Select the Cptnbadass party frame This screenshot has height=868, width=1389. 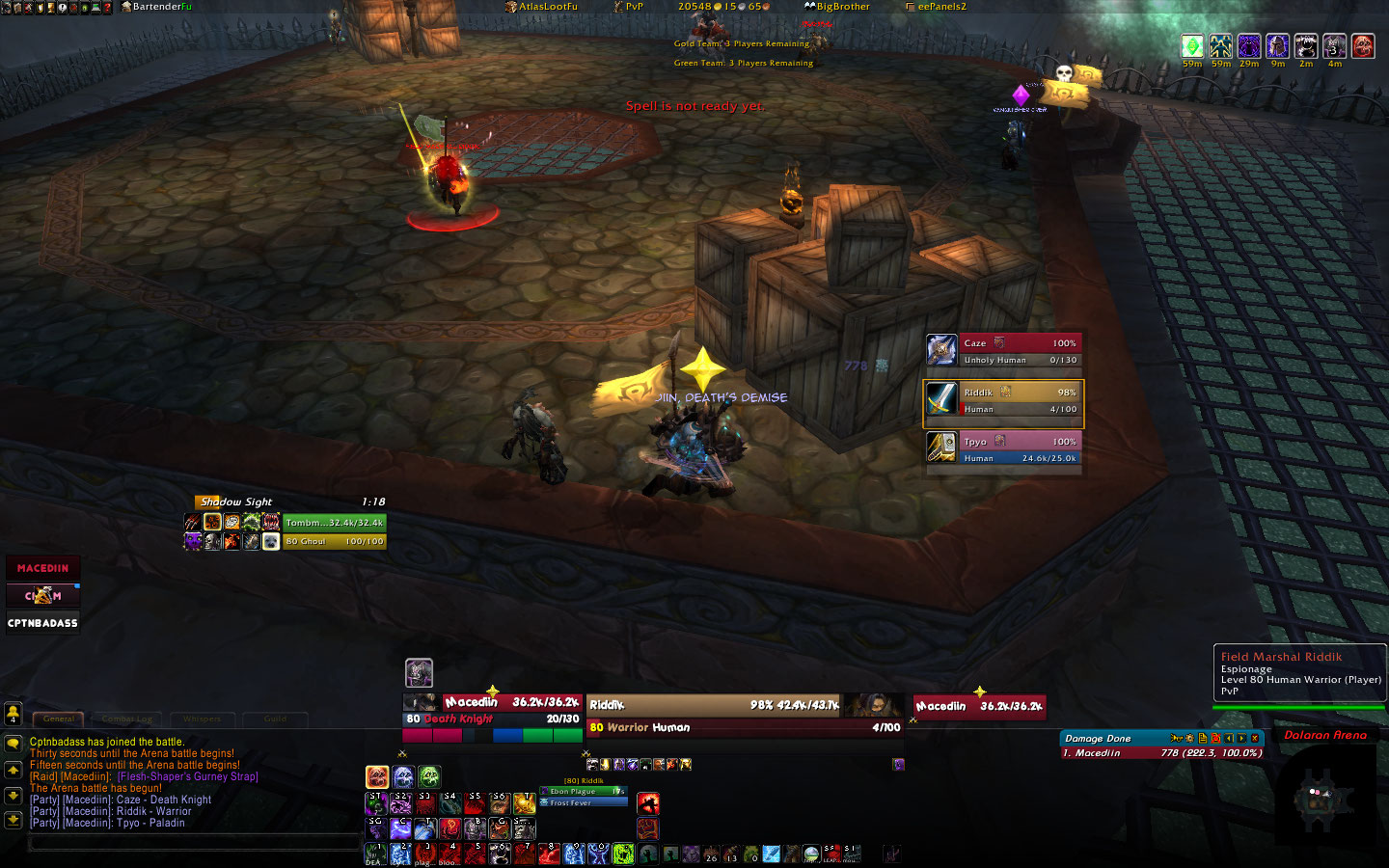(43, 623)
